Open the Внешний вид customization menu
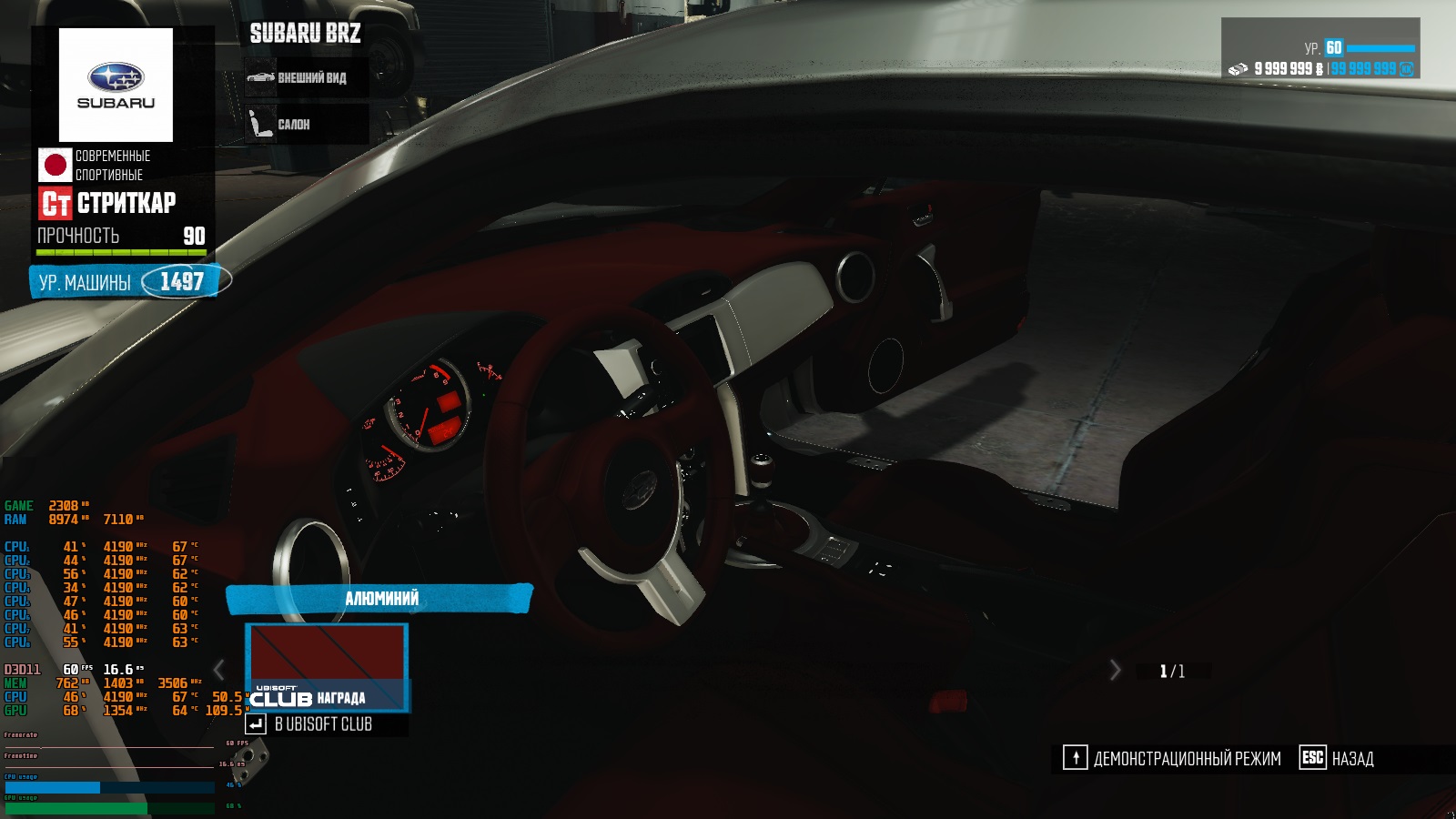This screenshot has width=1456, height=819. pyautogui.click(x=307, y=78)
